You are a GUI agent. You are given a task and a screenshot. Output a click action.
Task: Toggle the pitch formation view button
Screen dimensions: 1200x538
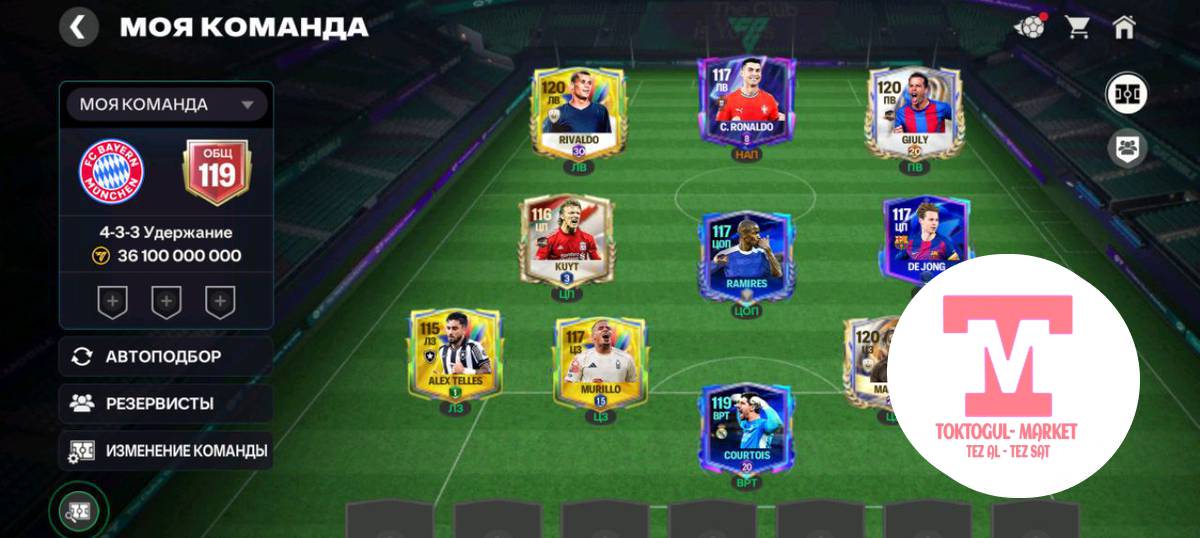click(1127, 94)
